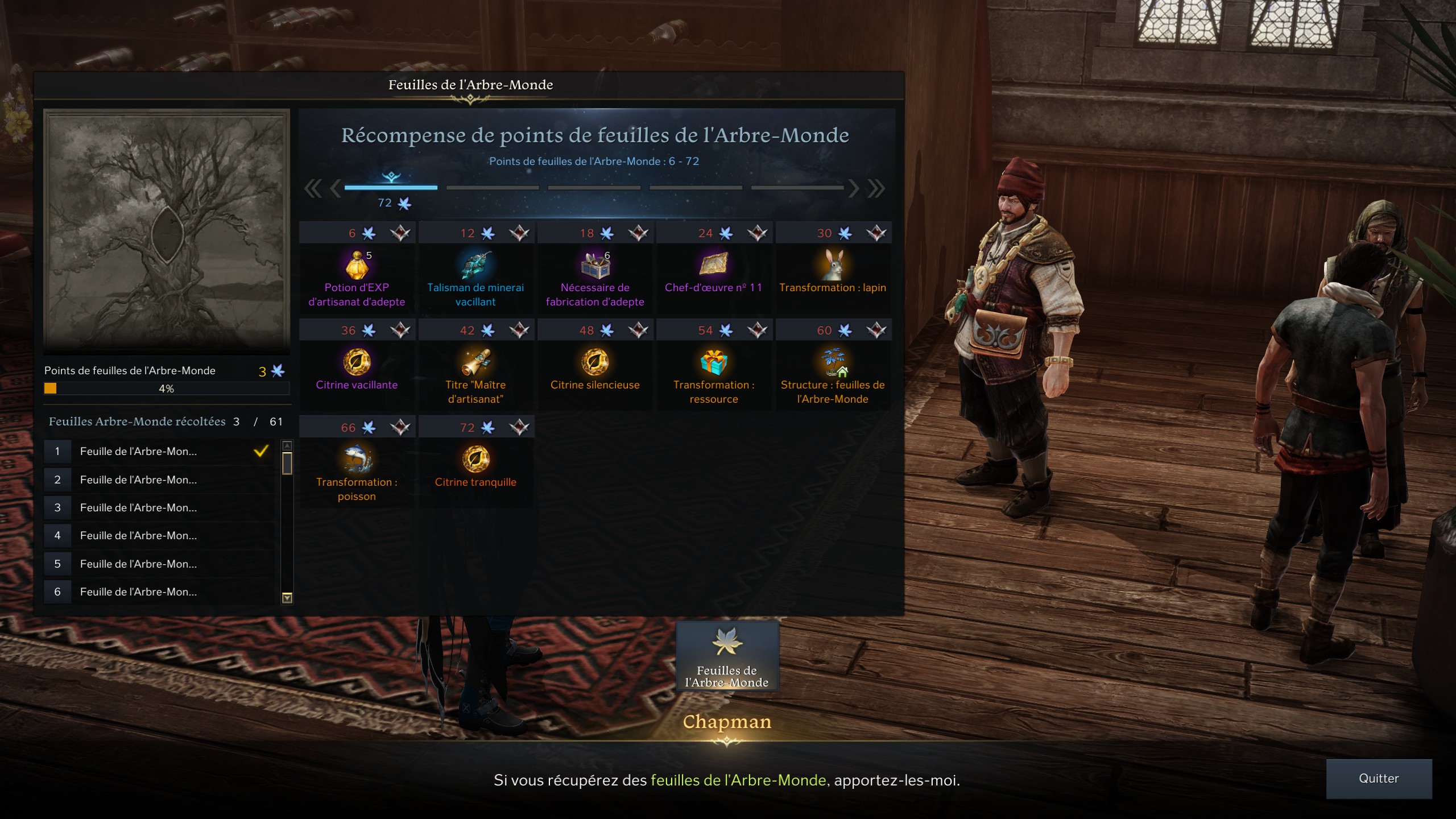1456x819 pixels.
Task: Pick the Transformation : lapin reward
Action: (x=833, y=265)
